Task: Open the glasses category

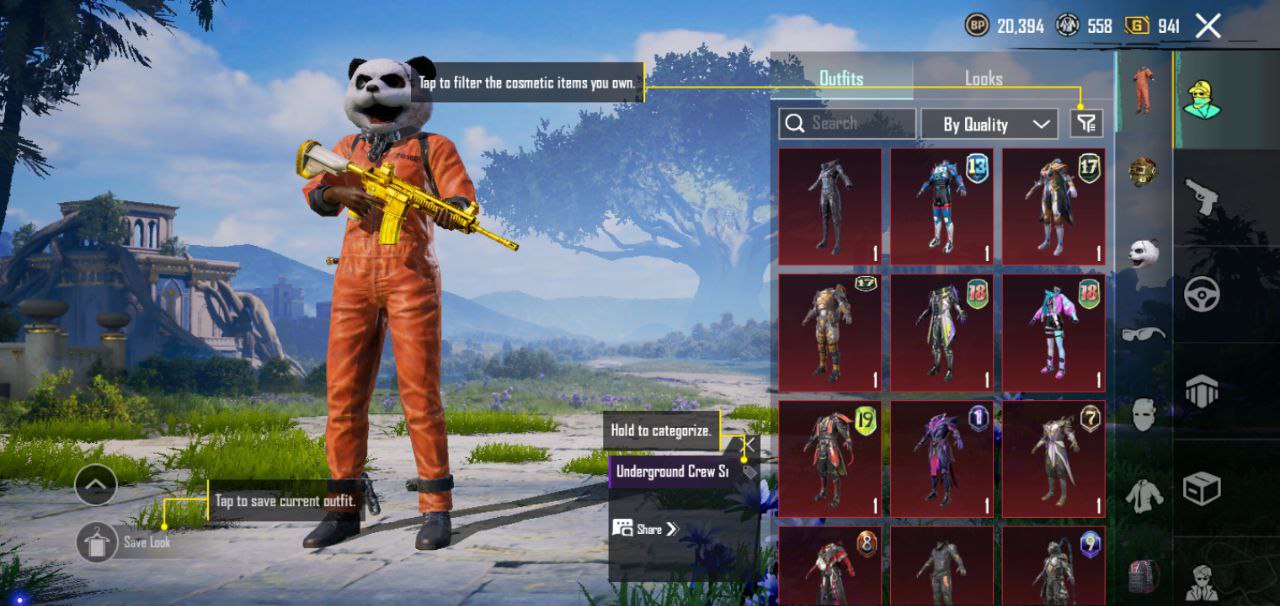Action: (x=1143, y=333)
